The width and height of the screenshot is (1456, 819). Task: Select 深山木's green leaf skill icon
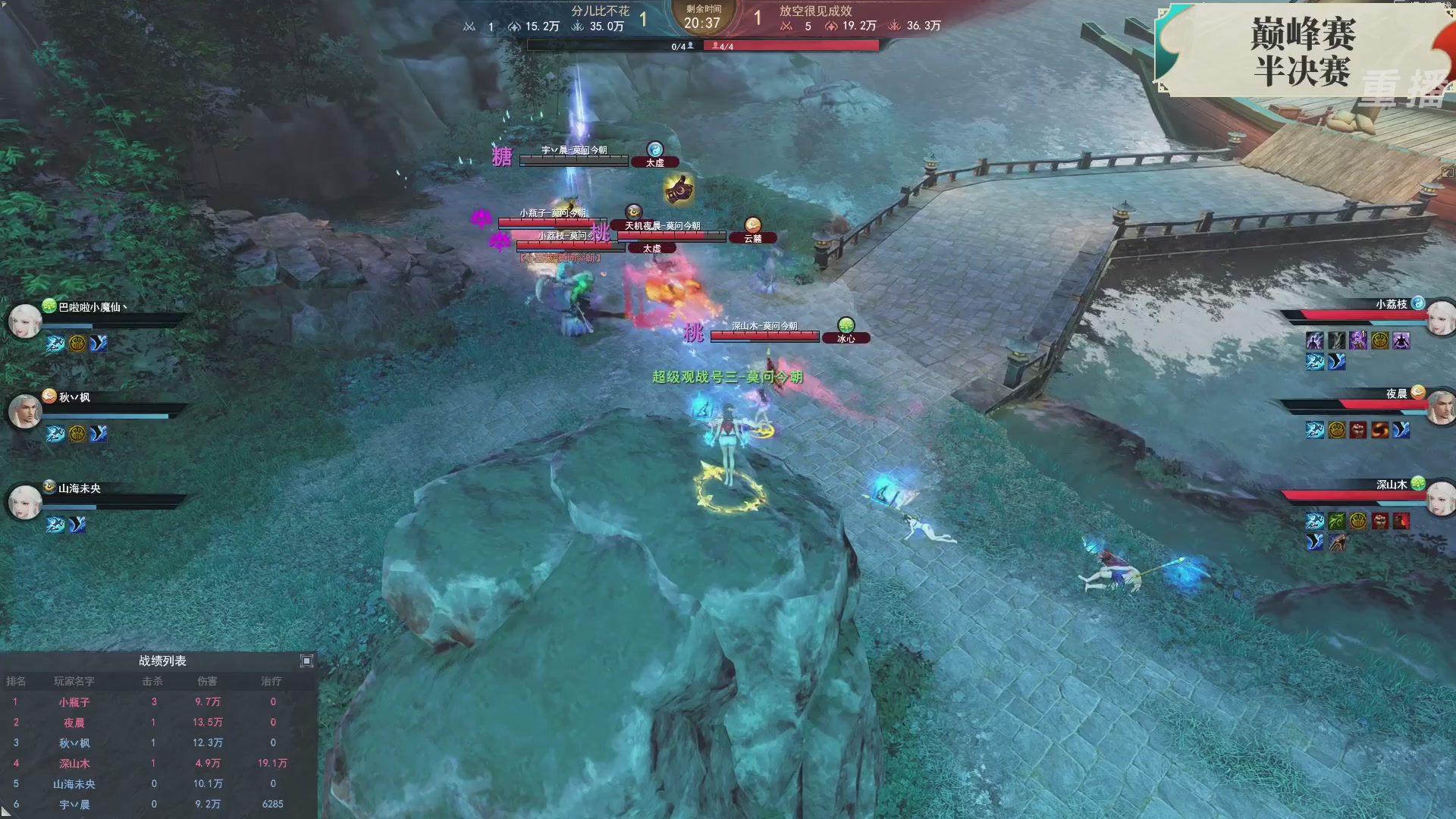click(x=1337, y=521)
